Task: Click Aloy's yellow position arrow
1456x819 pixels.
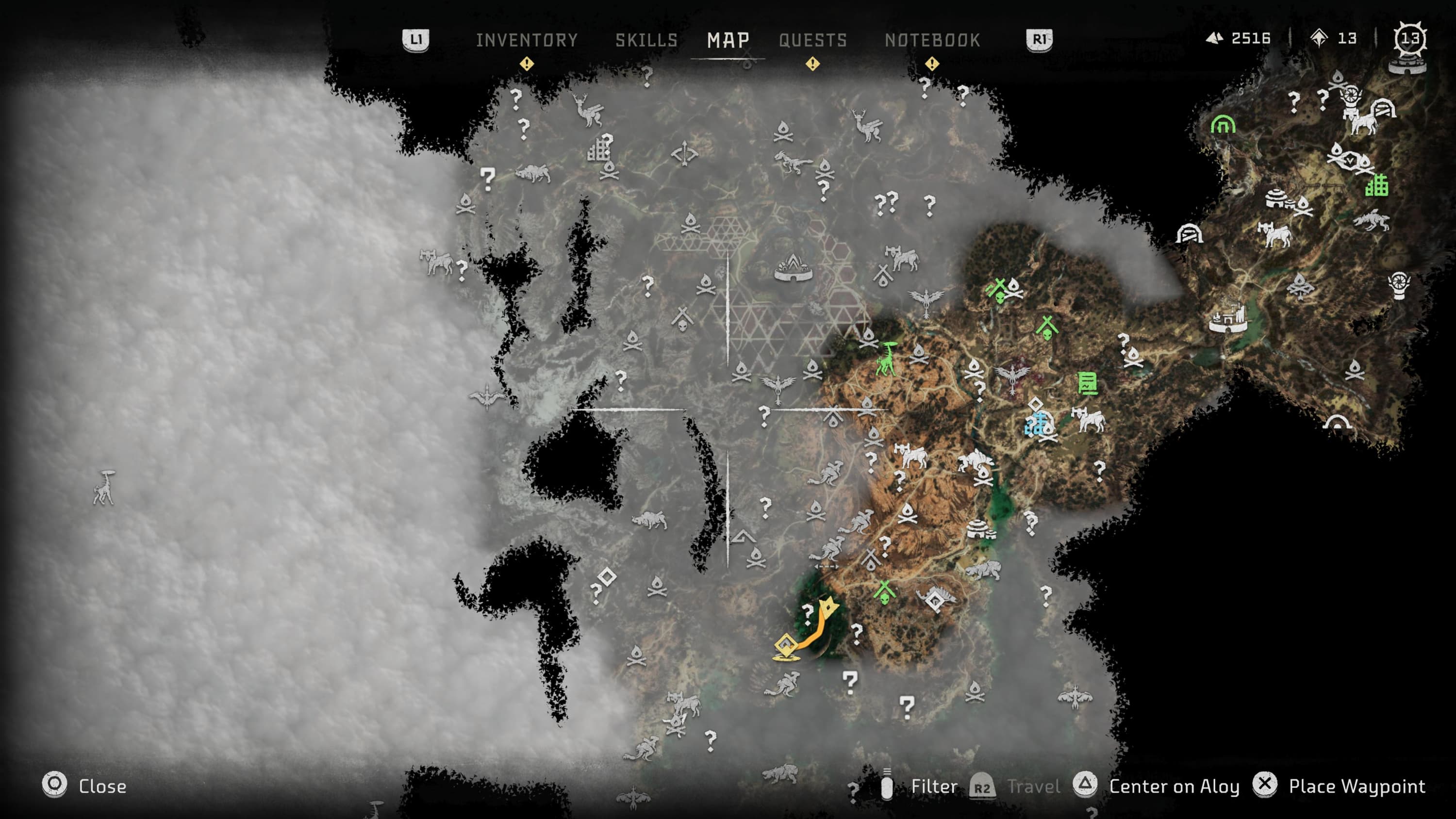Action: point(828,608)
